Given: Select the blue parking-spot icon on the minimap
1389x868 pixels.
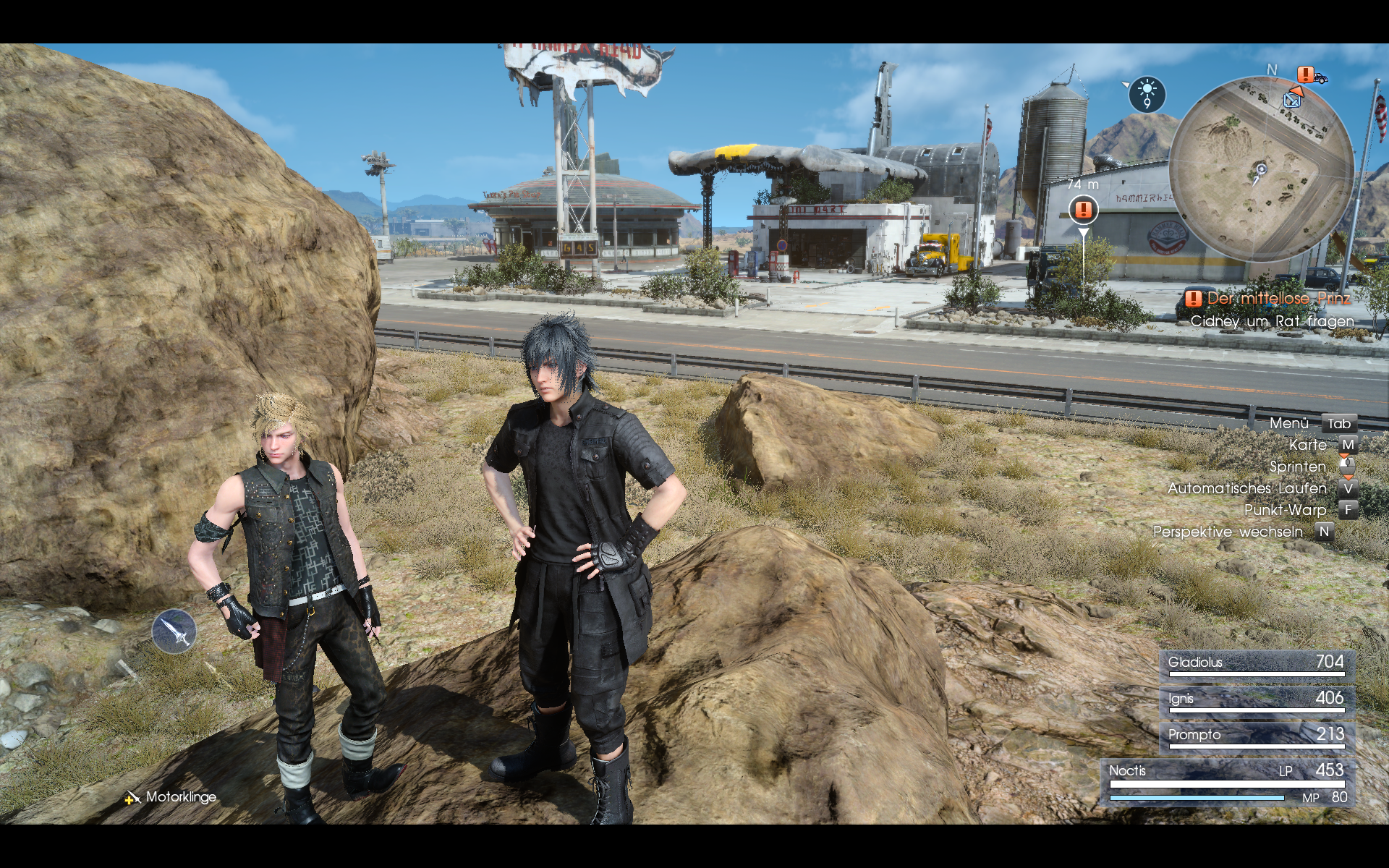Looking at the screenshot, I should (1292, 101).
